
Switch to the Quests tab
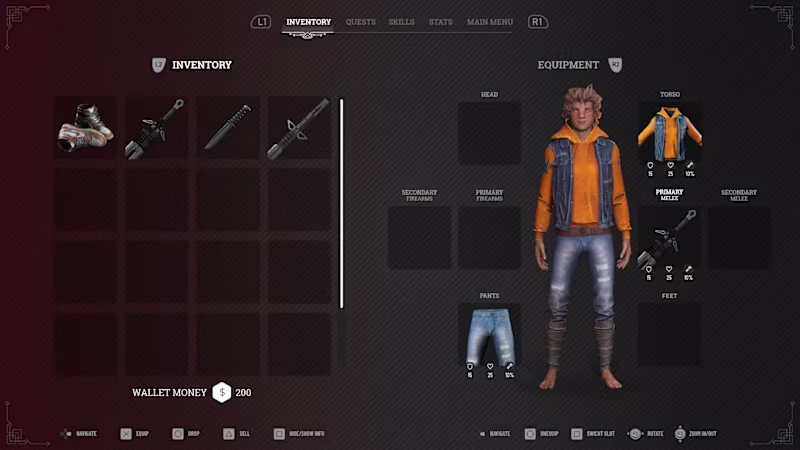(361, 22)
